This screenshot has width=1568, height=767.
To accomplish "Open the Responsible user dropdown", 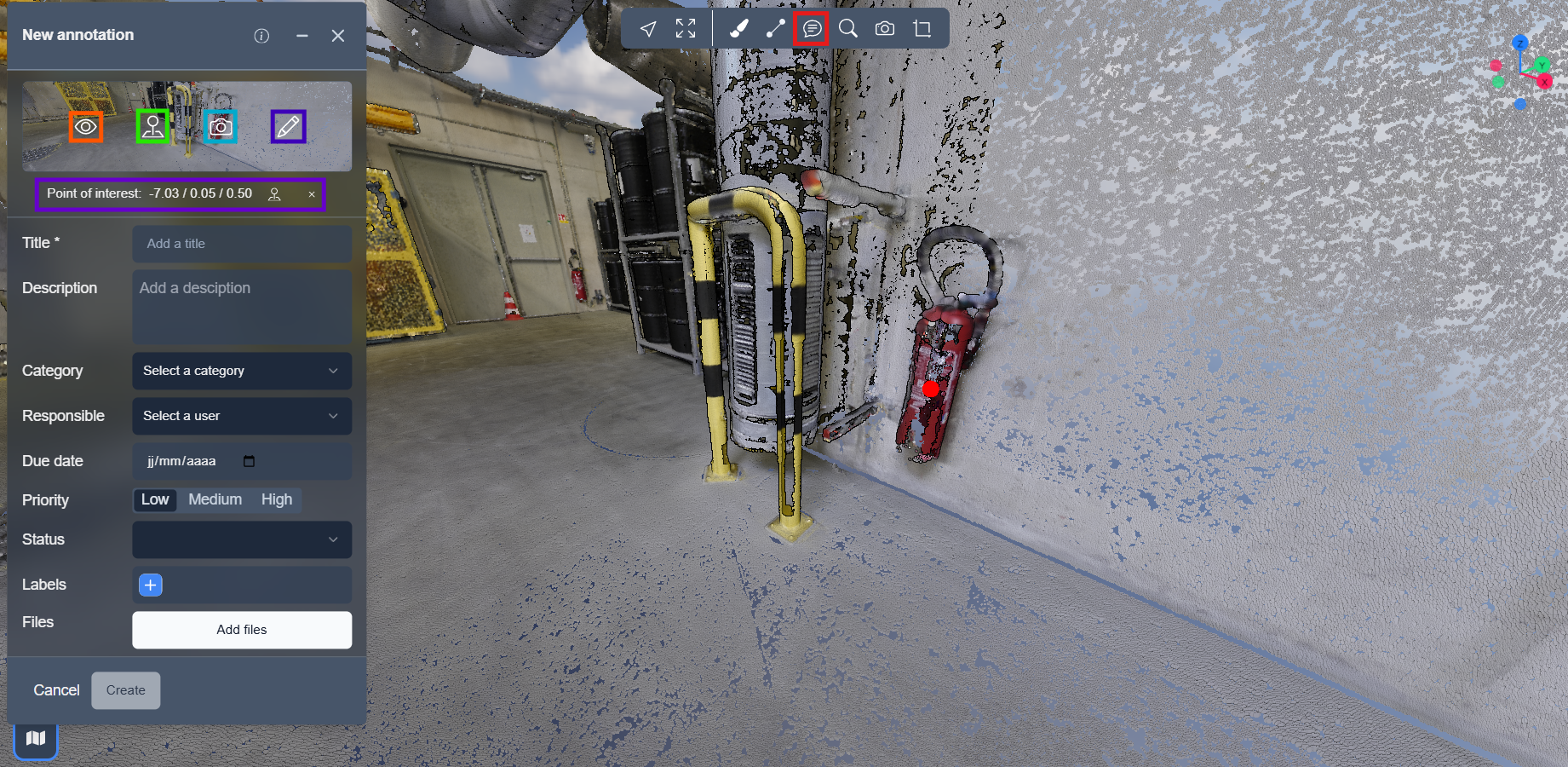I will (242, 416).
